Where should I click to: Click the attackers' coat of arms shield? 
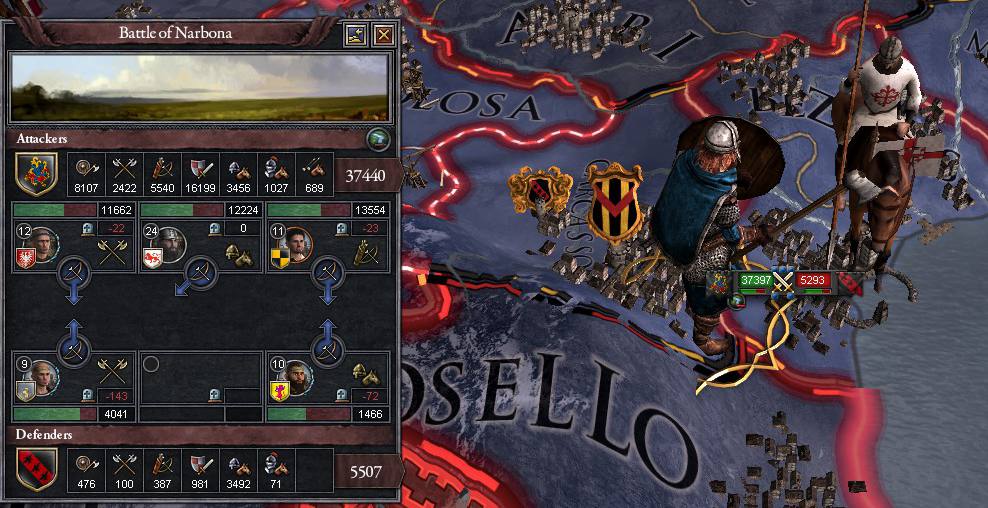coord(37,173)
